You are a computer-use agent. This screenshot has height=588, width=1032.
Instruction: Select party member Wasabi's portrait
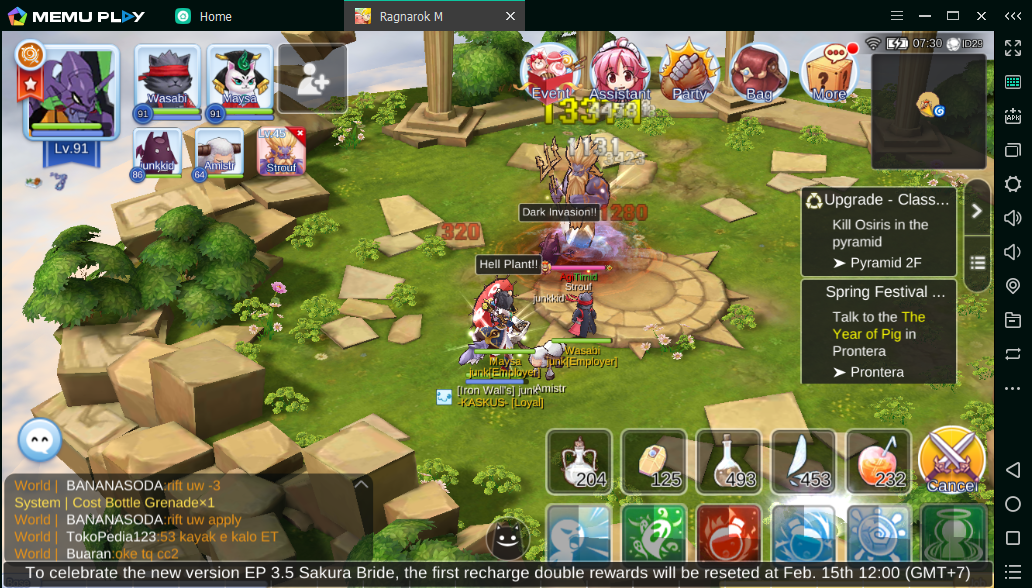pyautogui.click(x=167, y=80)
